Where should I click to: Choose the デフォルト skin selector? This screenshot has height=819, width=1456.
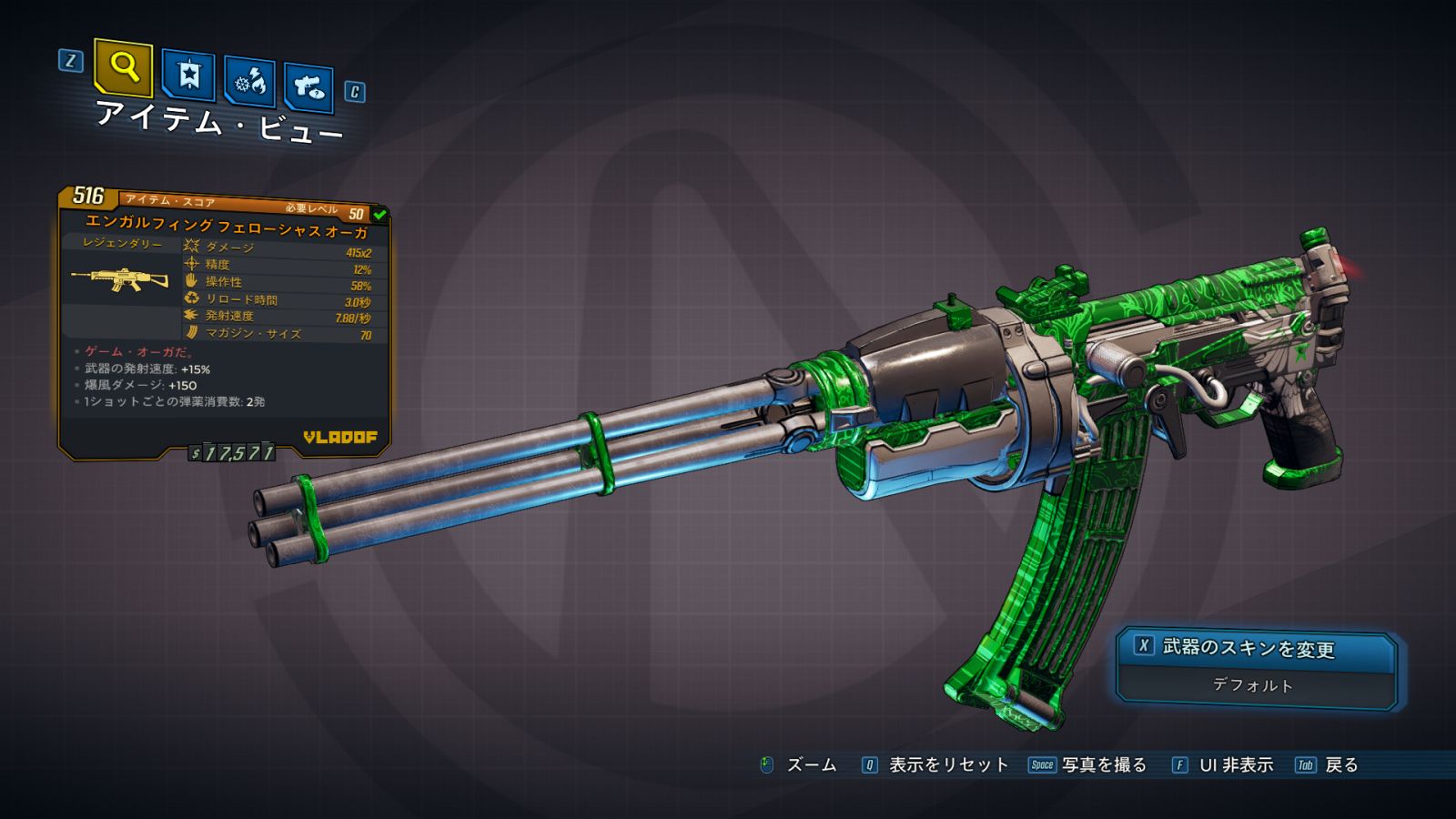(x=1253, y=685)
